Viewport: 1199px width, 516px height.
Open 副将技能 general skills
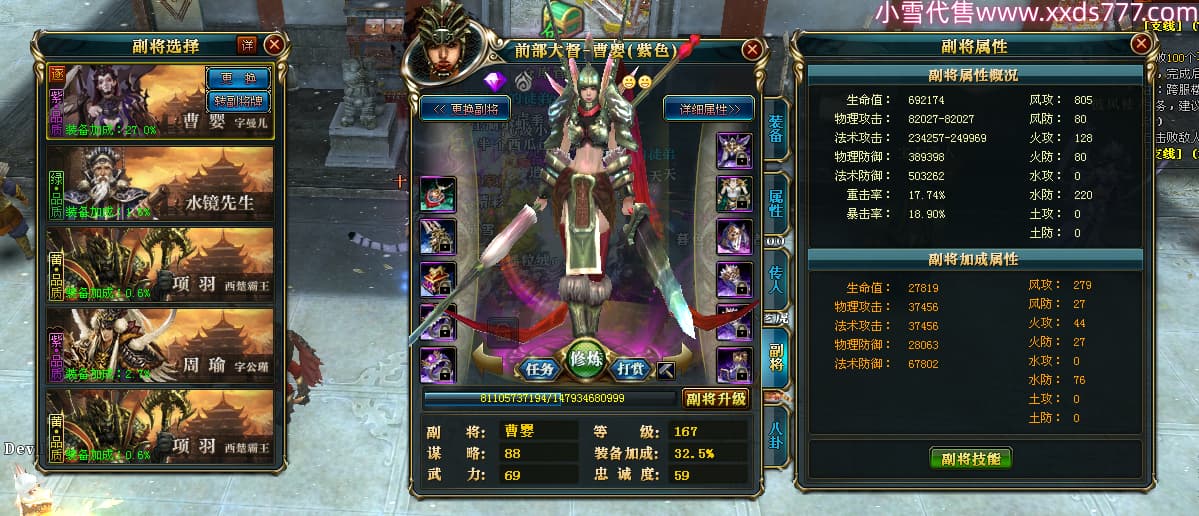pos(970,459)
